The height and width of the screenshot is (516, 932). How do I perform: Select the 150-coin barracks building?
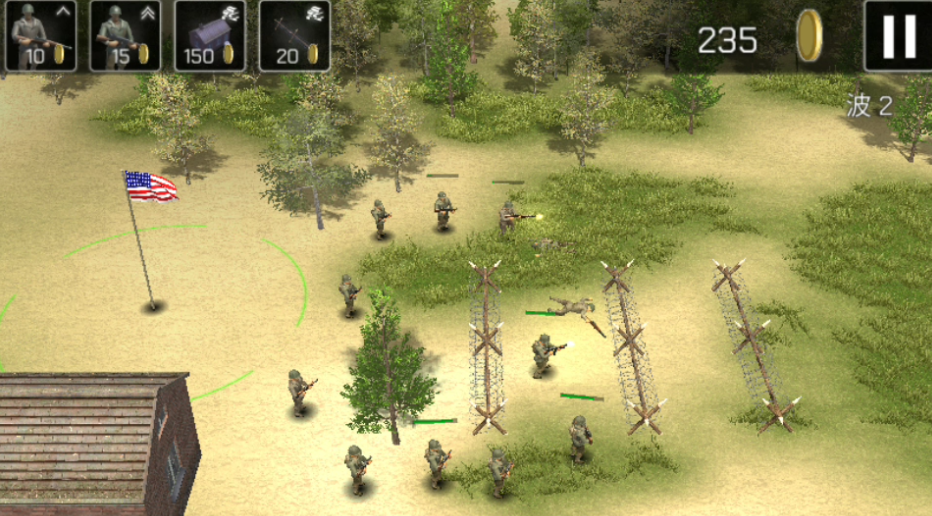[x=210, y=35]
